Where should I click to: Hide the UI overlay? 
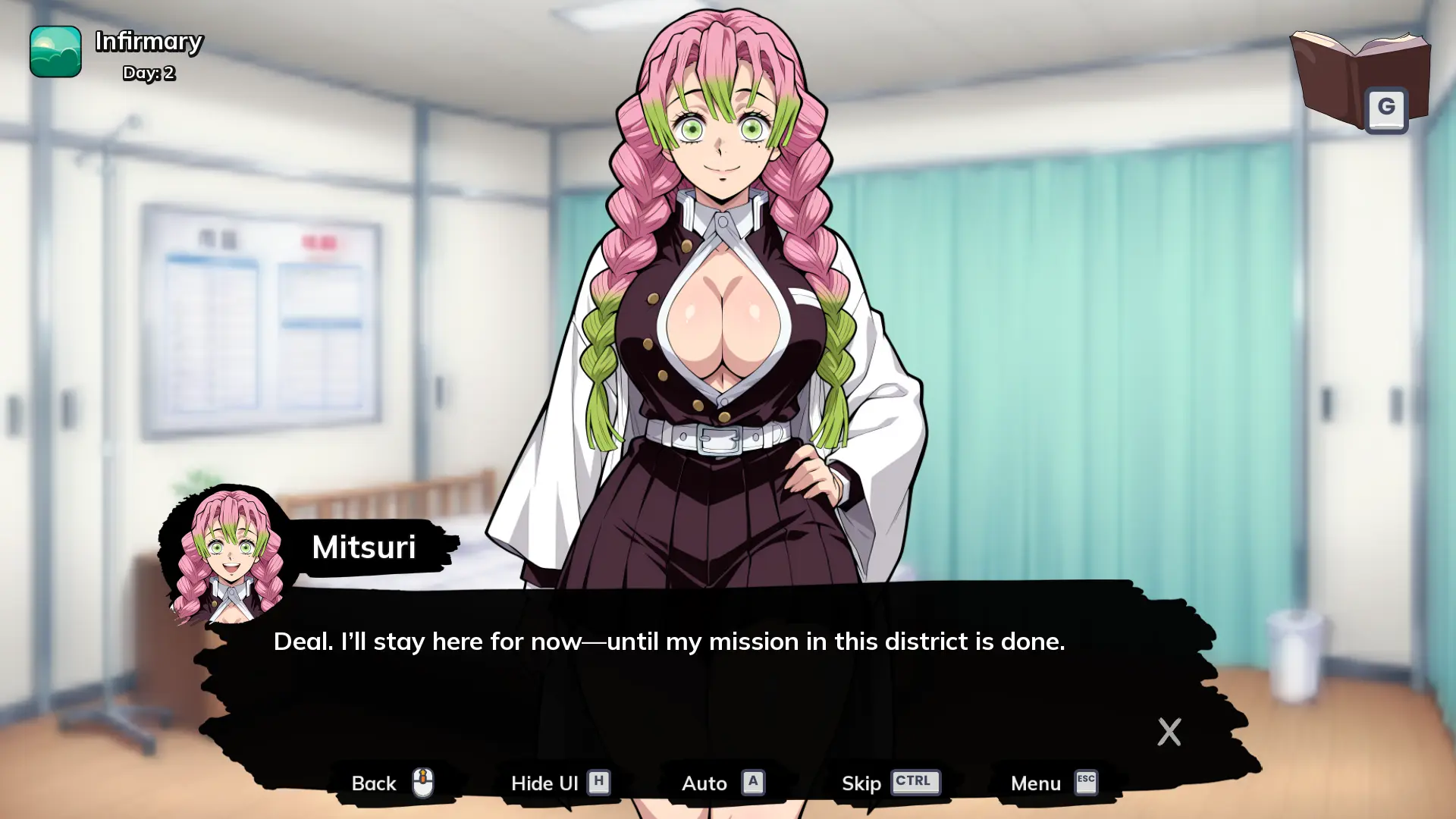coord(560,783)
